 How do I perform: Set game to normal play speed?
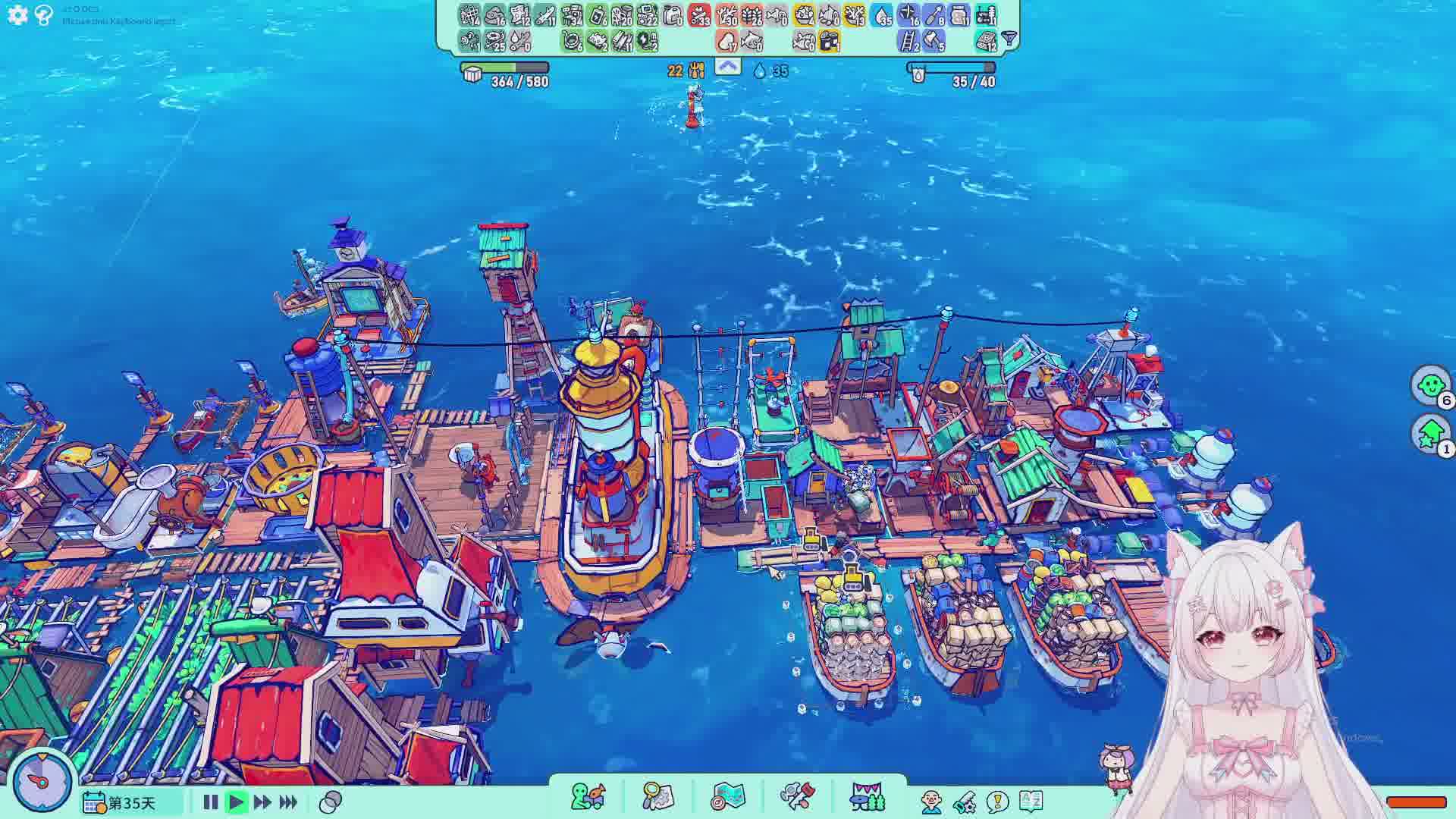pos(236,802)
